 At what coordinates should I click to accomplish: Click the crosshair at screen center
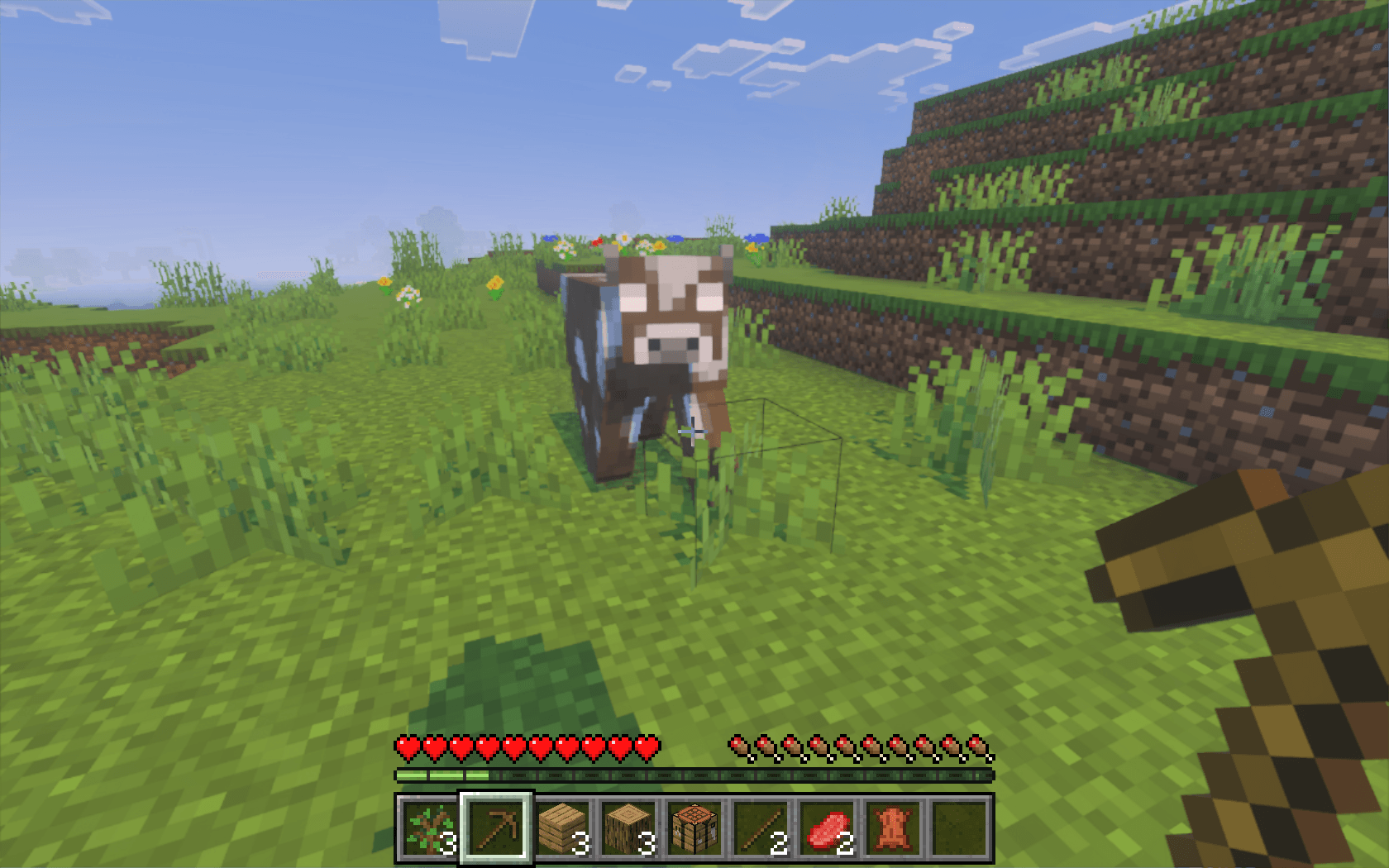[694, 432]
